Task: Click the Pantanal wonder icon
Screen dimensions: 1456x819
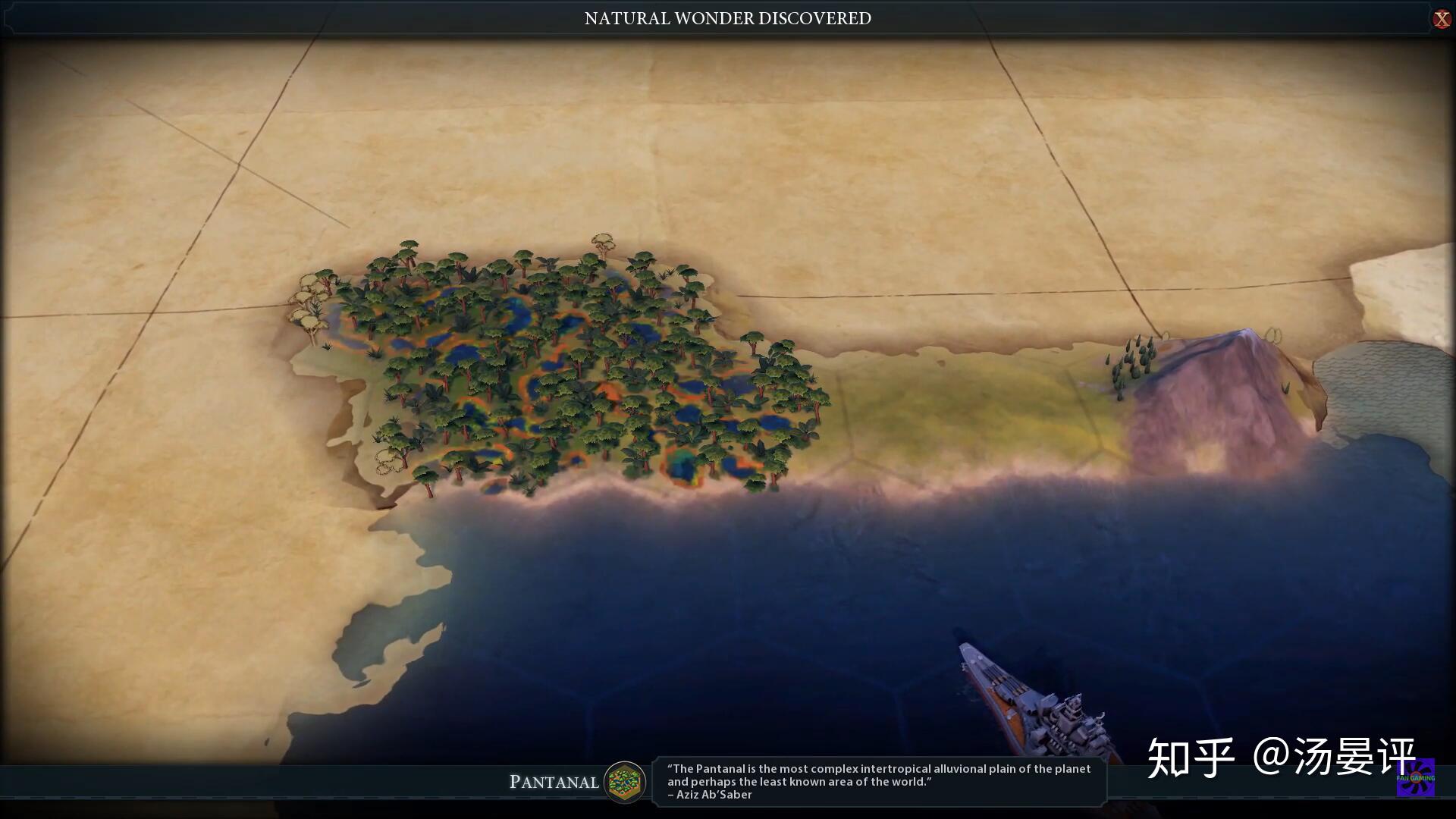Action: coord(625,781)
